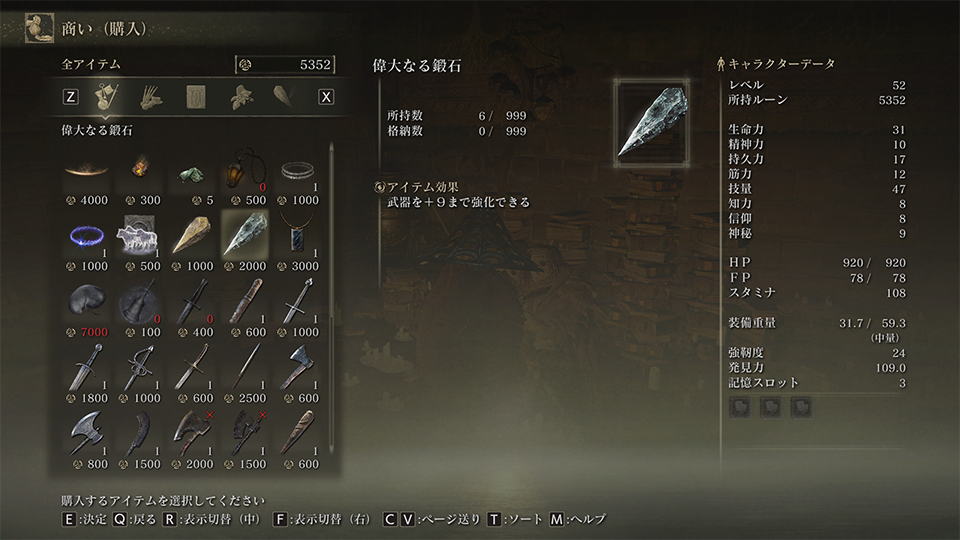Select the black kidney-shaped item costing 7000

point(85,301)
